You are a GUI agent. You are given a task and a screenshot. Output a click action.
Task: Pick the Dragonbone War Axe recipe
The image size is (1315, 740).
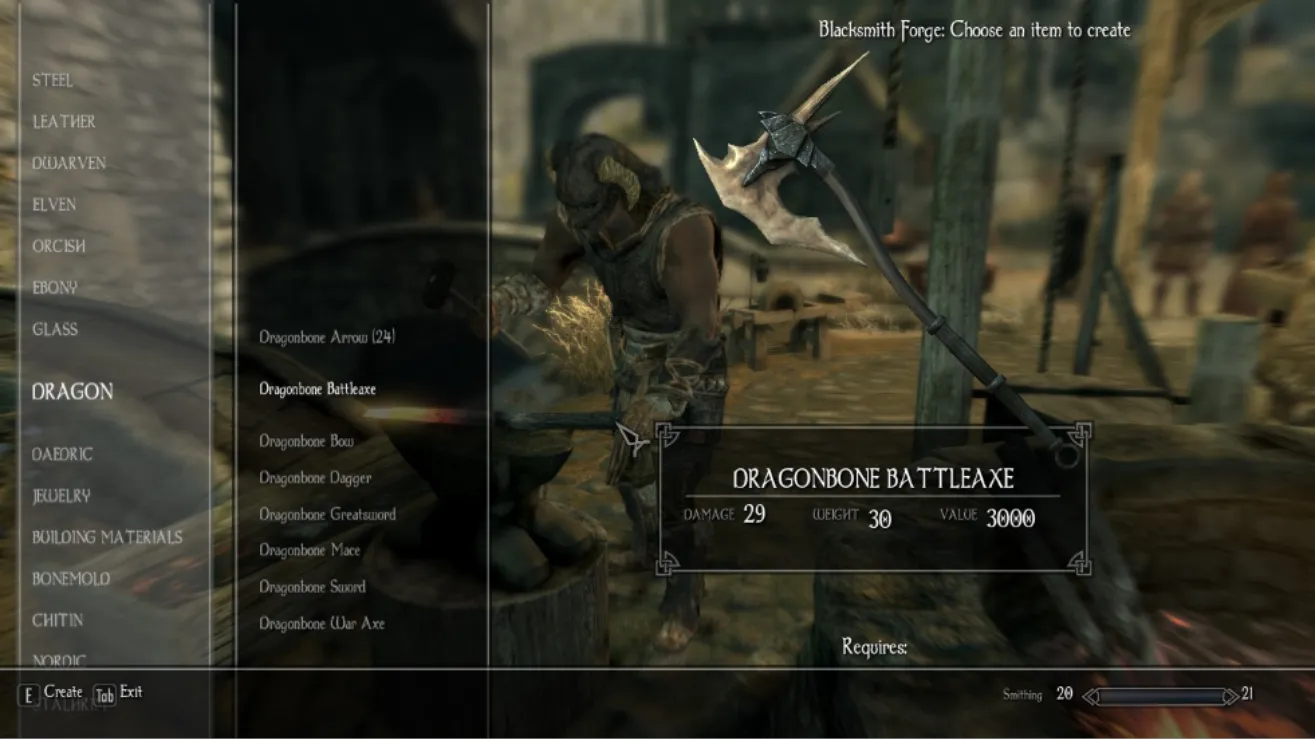321,623
